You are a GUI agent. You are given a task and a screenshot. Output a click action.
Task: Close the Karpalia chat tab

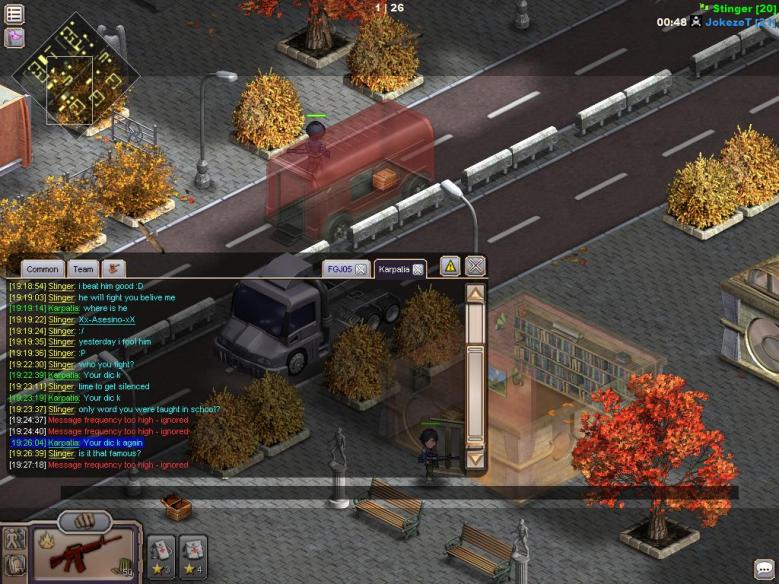pyautogui.click(x=419, y=269)
